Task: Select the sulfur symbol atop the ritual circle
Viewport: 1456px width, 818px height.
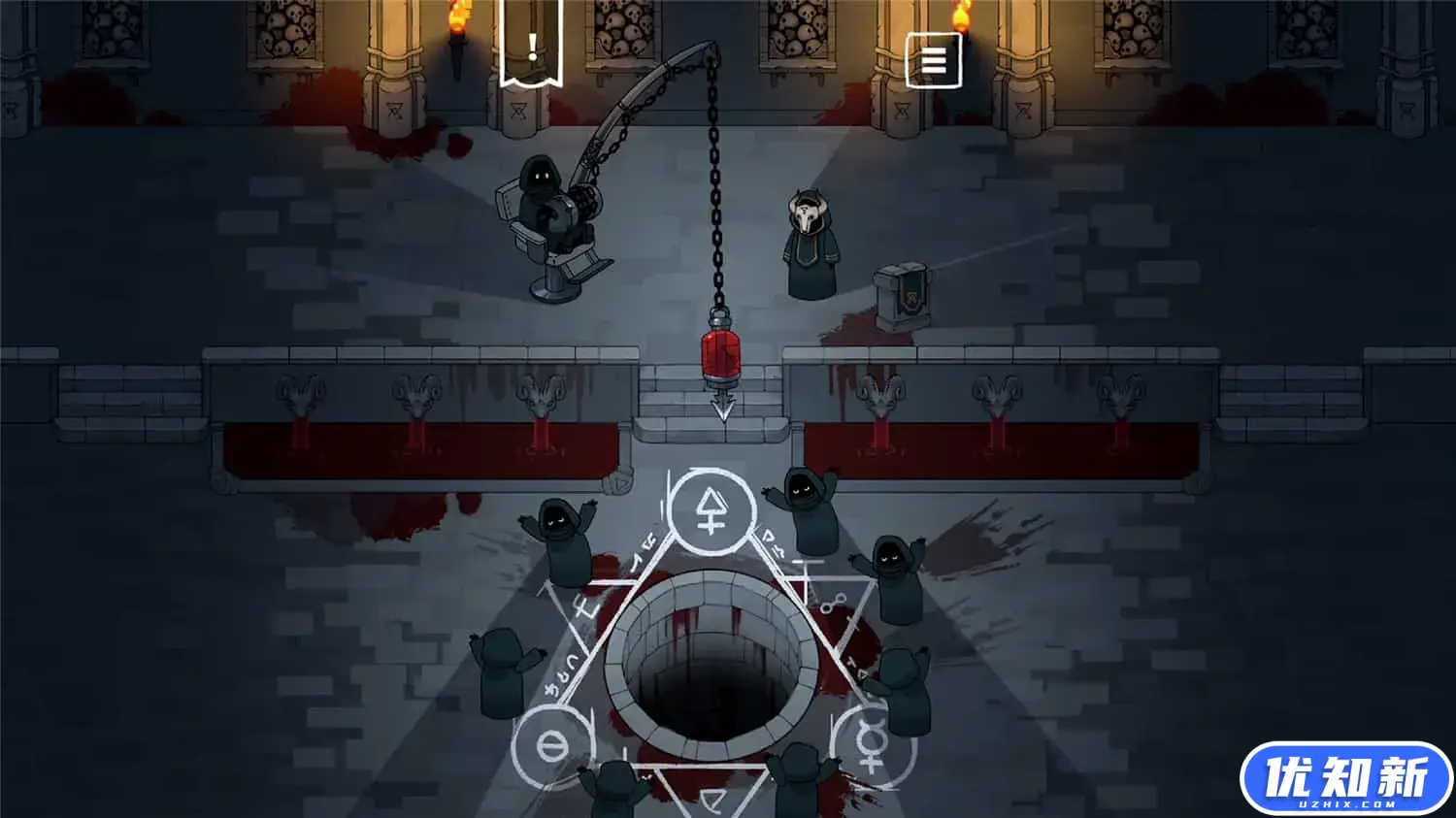Action: coord(712,511)
